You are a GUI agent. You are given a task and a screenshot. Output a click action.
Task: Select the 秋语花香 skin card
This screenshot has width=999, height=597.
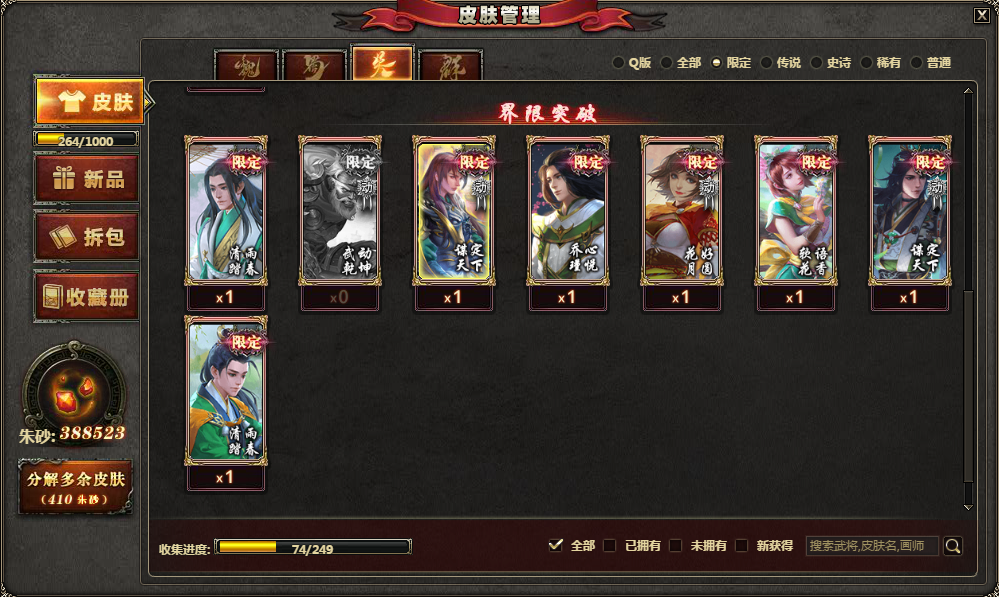coord(795,211)
